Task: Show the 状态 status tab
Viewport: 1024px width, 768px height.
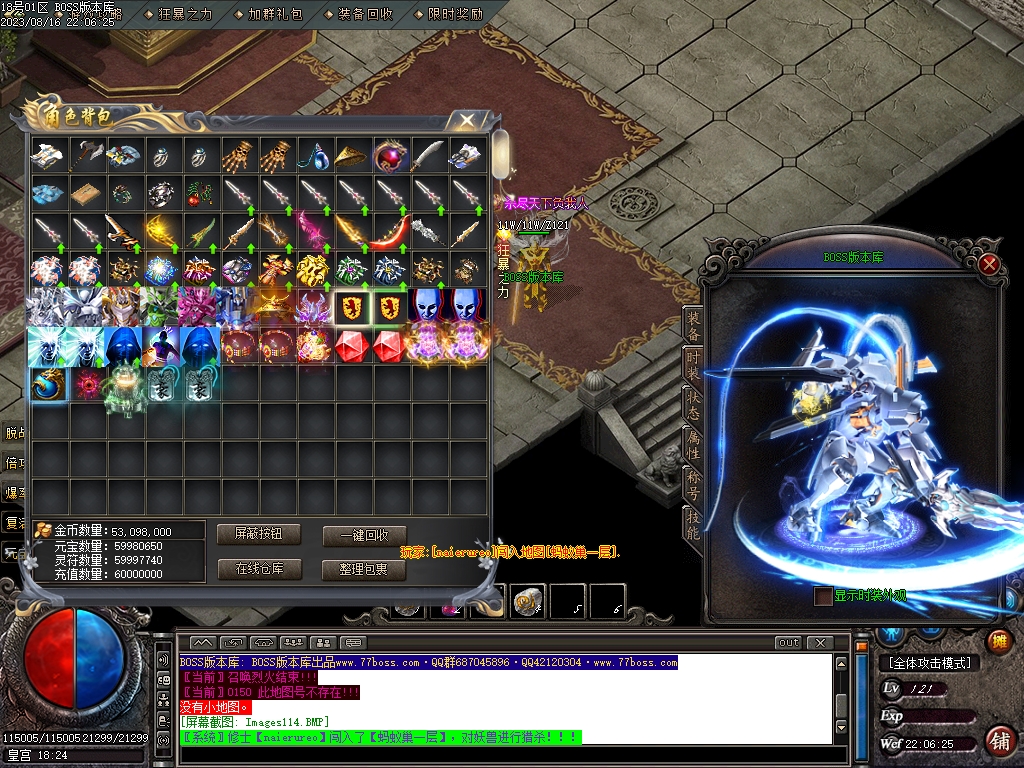Action: pos(693,403)
